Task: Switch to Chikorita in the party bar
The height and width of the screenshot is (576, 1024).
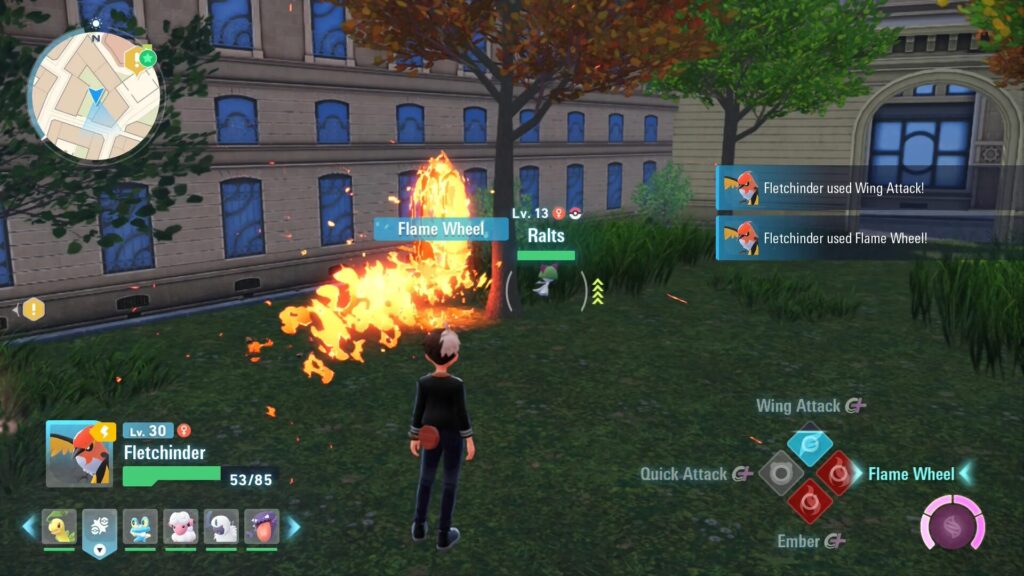Action: (59, 526)
